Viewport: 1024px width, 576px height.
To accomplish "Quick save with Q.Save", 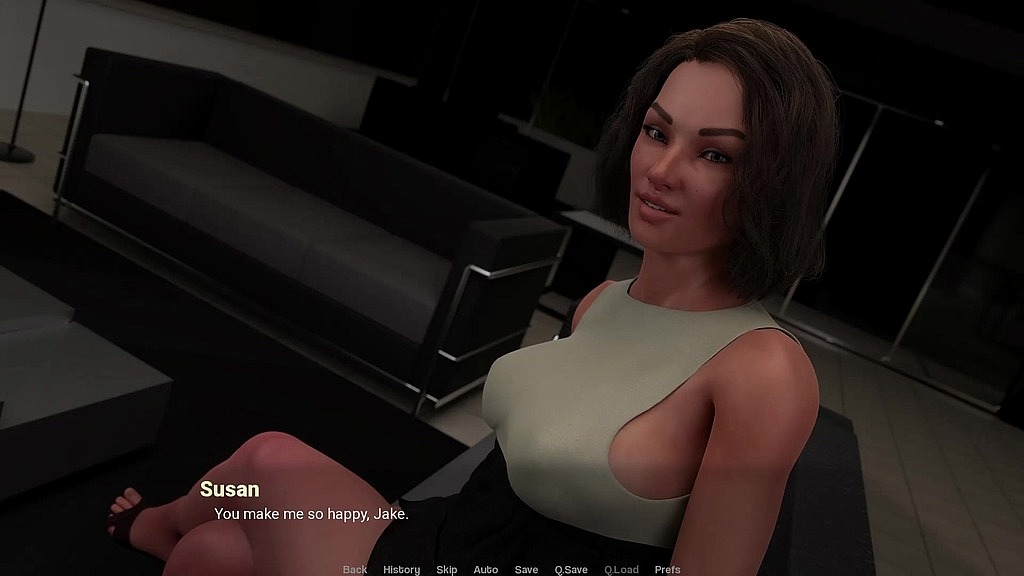I will (x=571, y=570).
